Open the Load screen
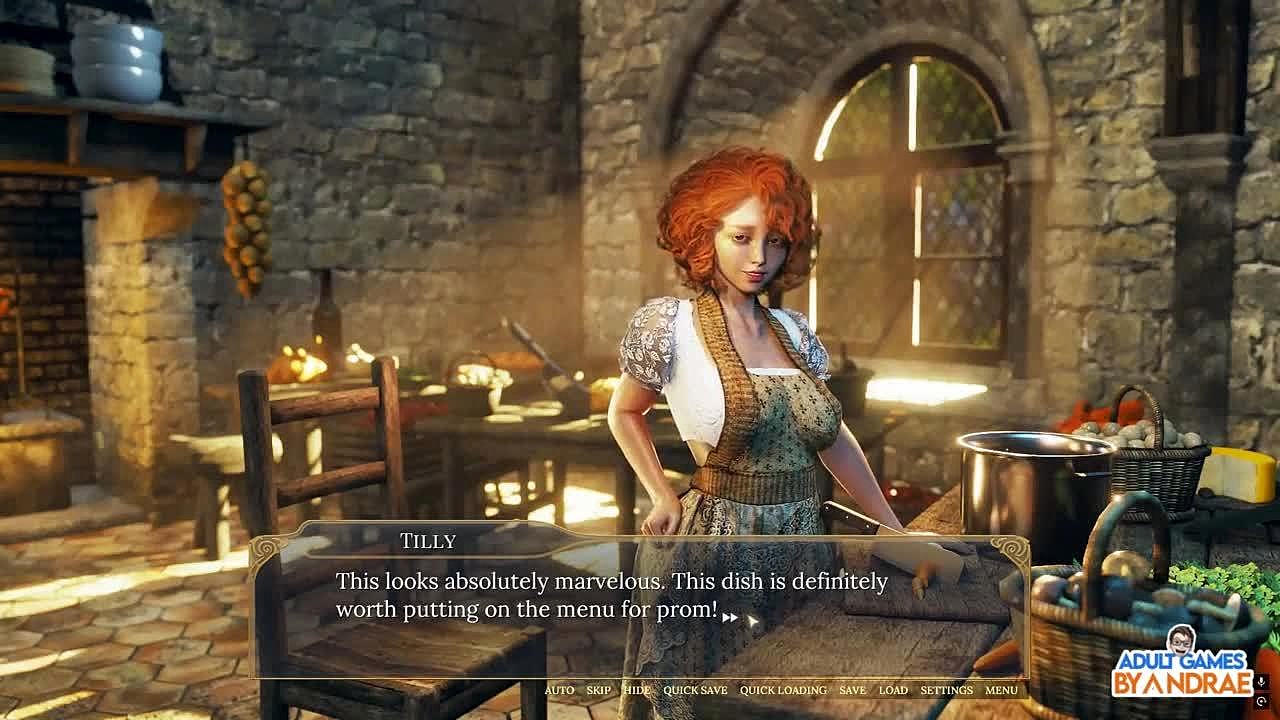 (893, 690)
